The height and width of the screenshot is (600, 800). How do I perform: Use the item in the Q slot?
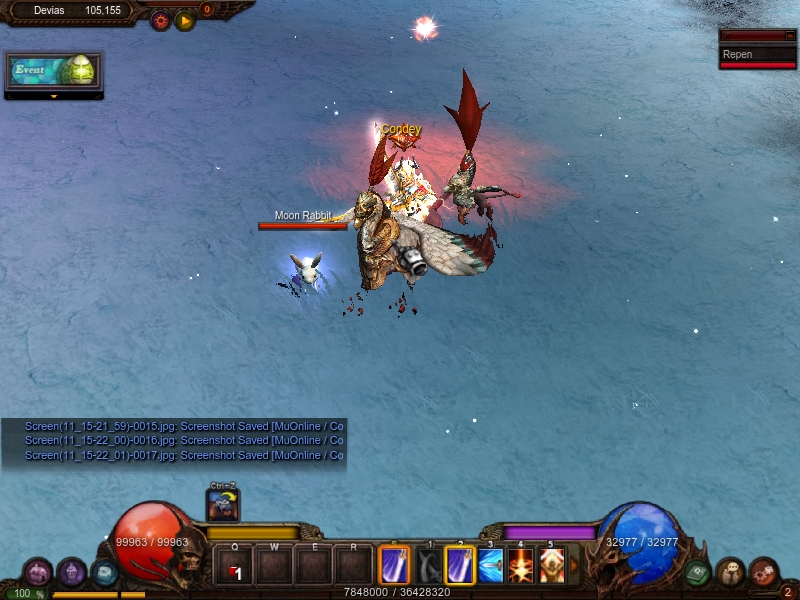pos(234,566)
